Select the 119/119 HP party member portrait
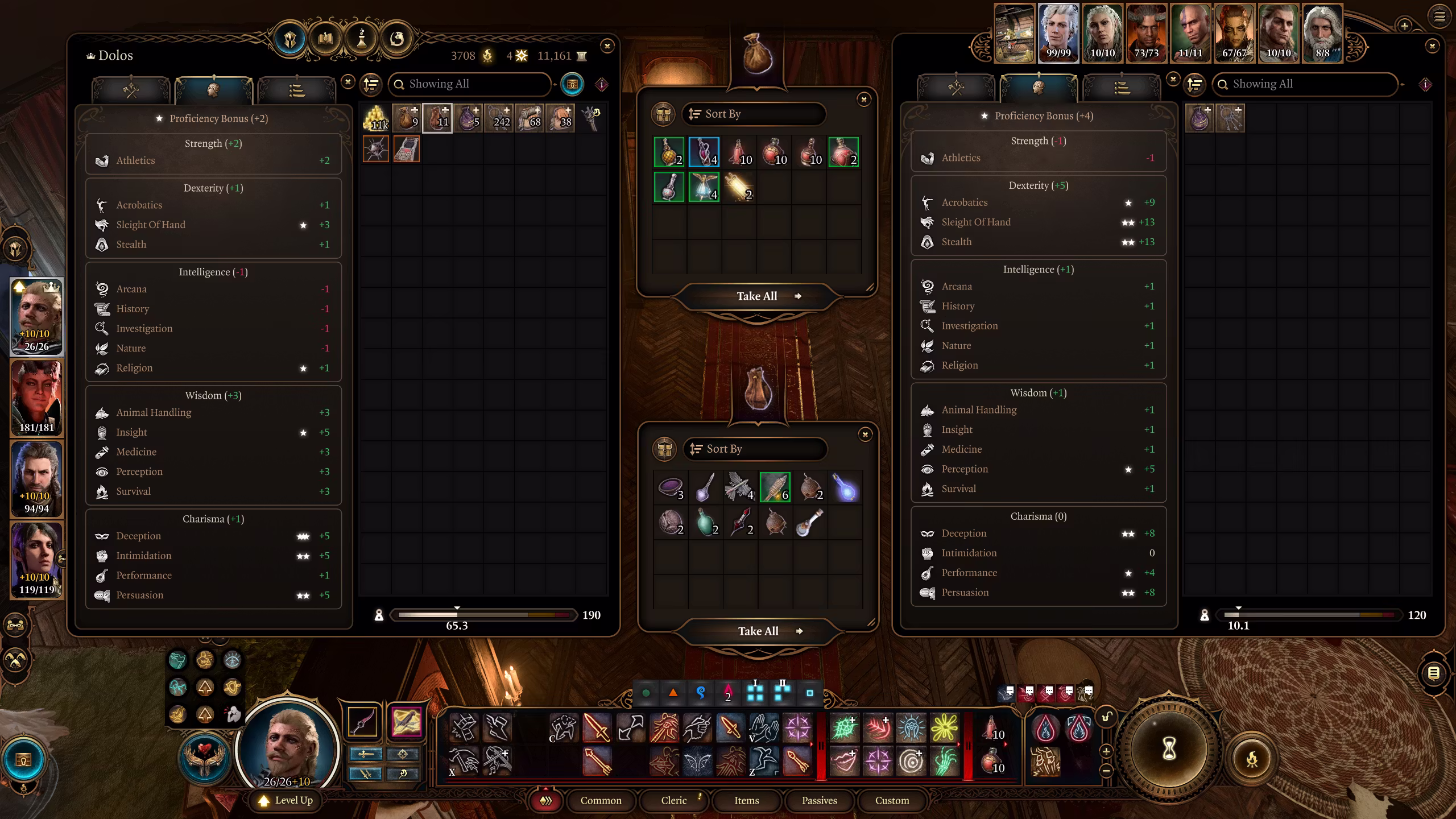 pyautogui.click(x=37, y=560)
